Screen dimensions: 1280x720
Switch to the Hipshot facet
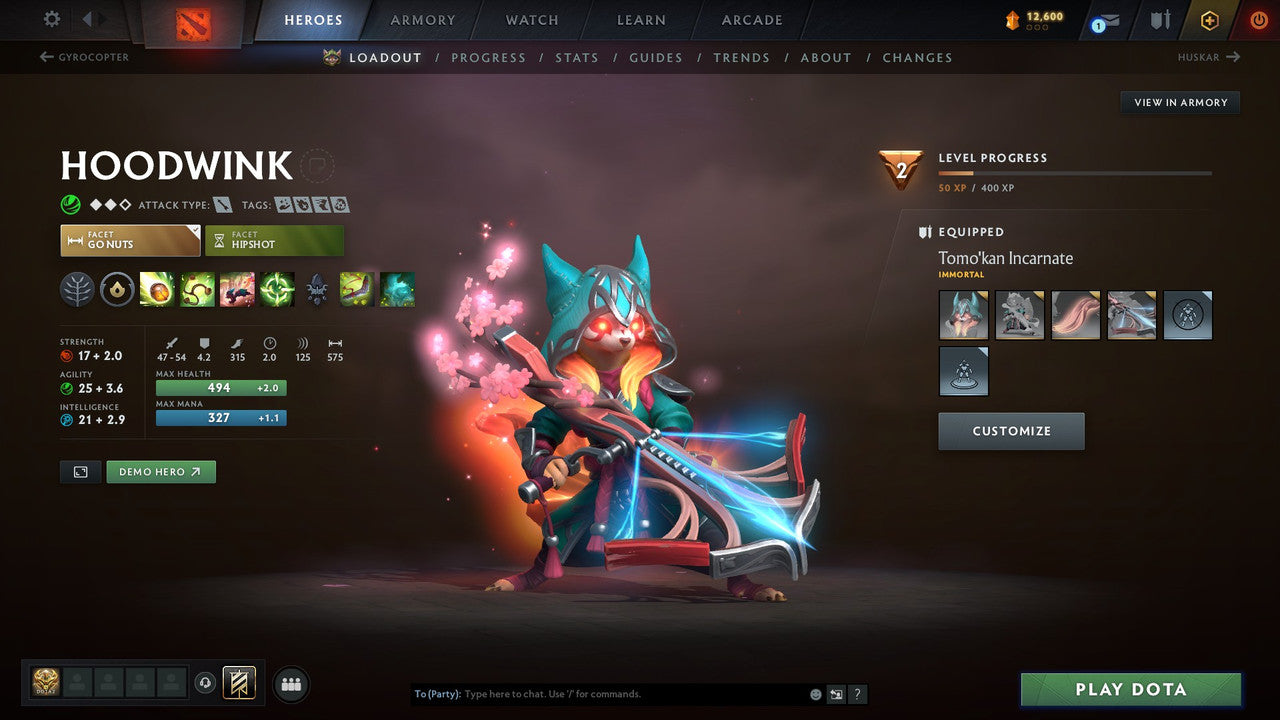[274, 240]
